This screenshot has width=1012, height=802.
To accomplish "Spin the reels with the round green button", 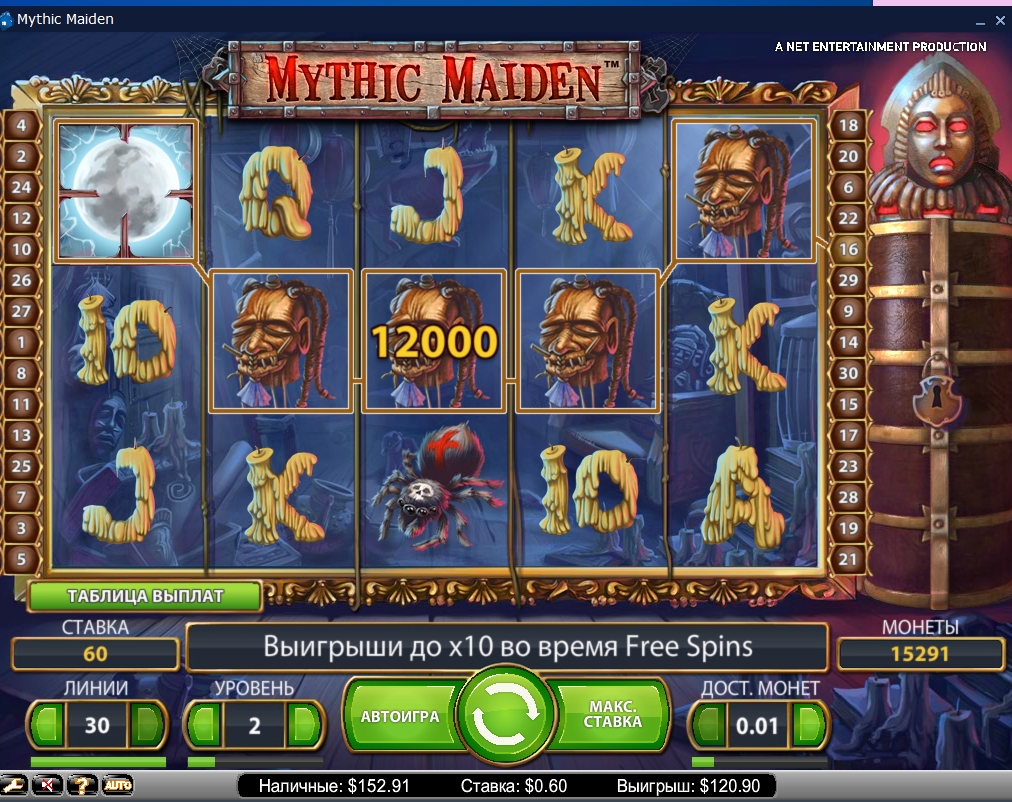I will pyautogui.click(x=505, y=716).
